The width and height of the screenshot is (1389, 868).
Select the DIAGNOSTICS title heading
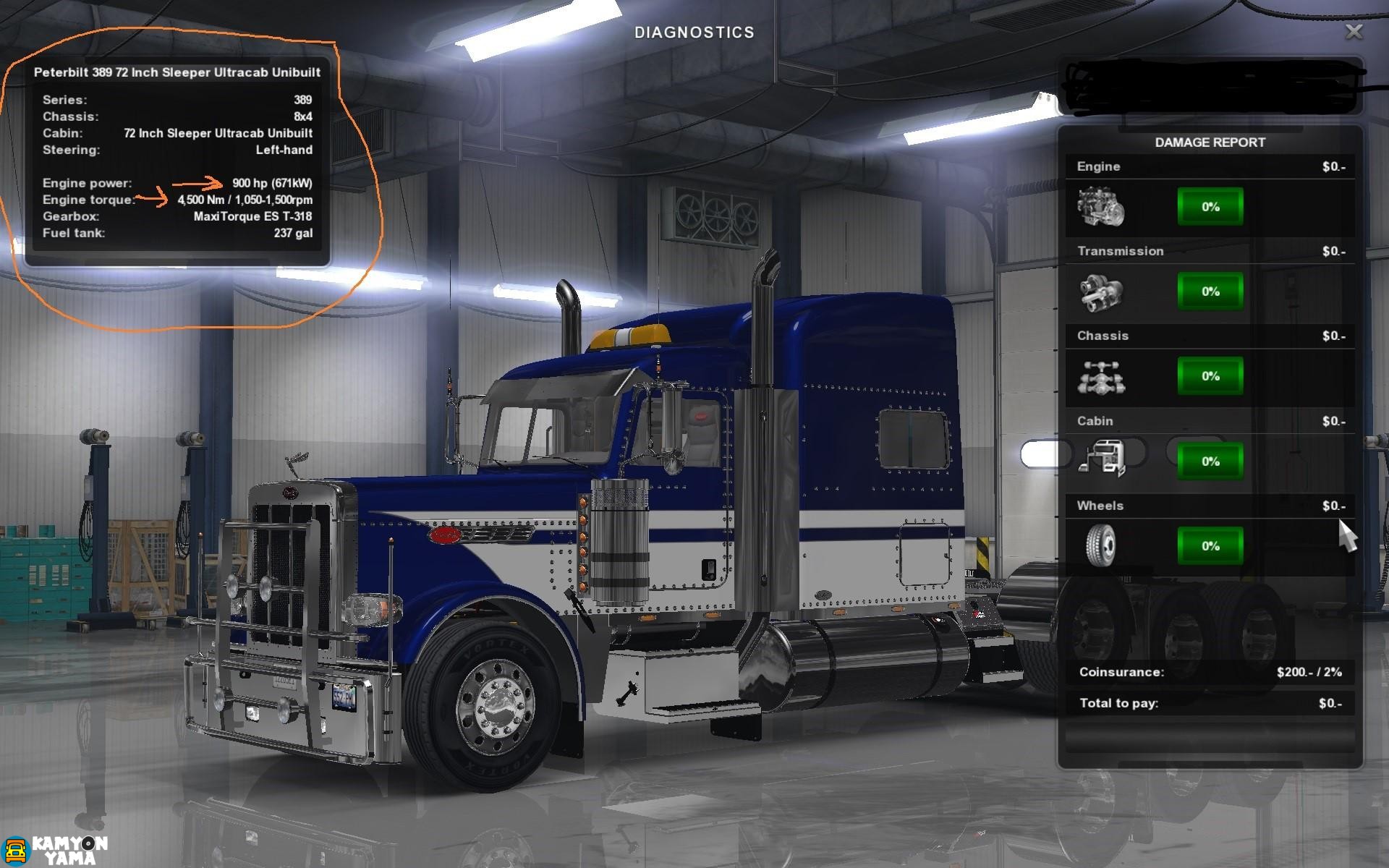(694, 31)
